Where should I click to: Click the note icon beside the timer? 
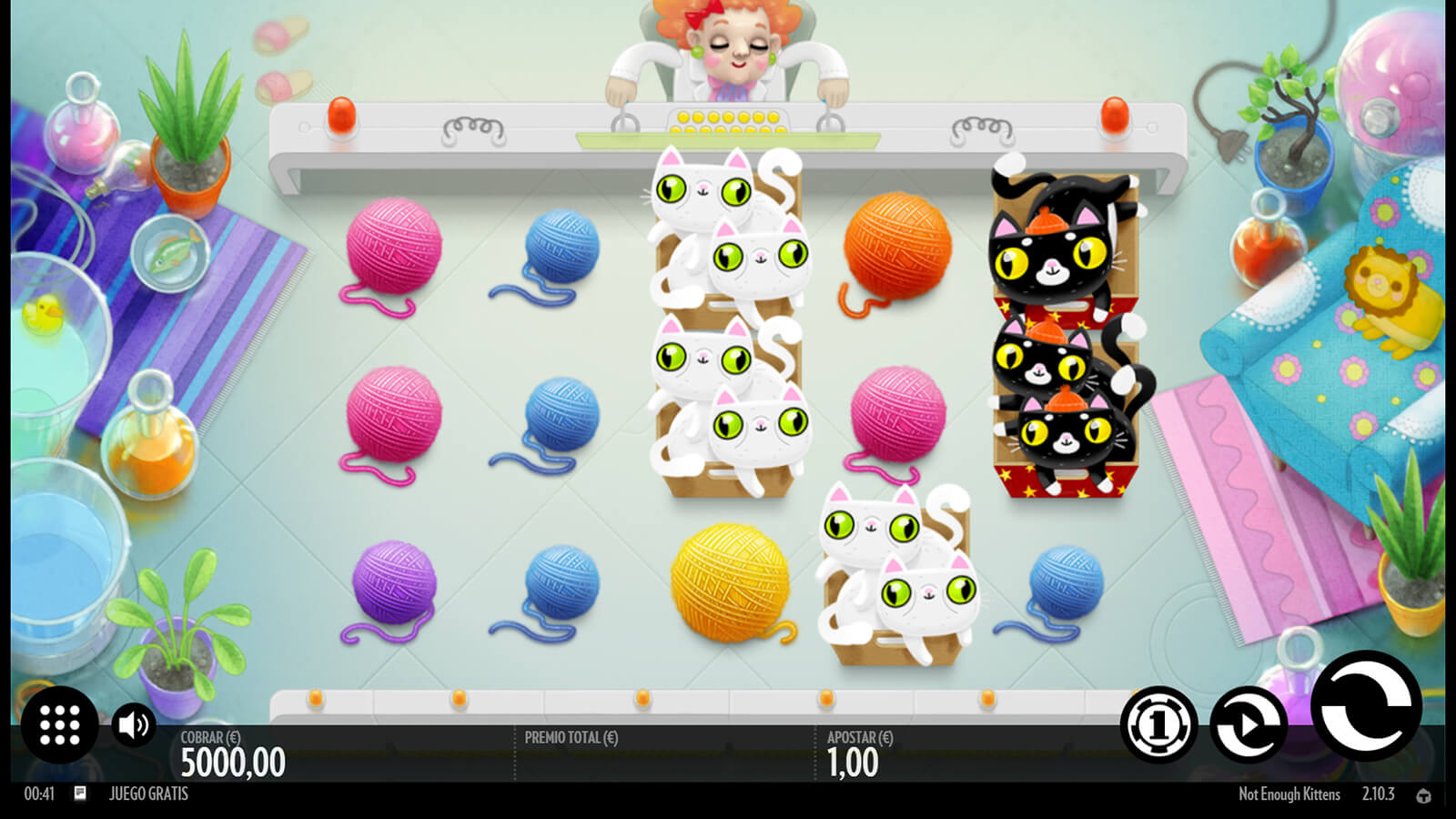tap(80, 794)
